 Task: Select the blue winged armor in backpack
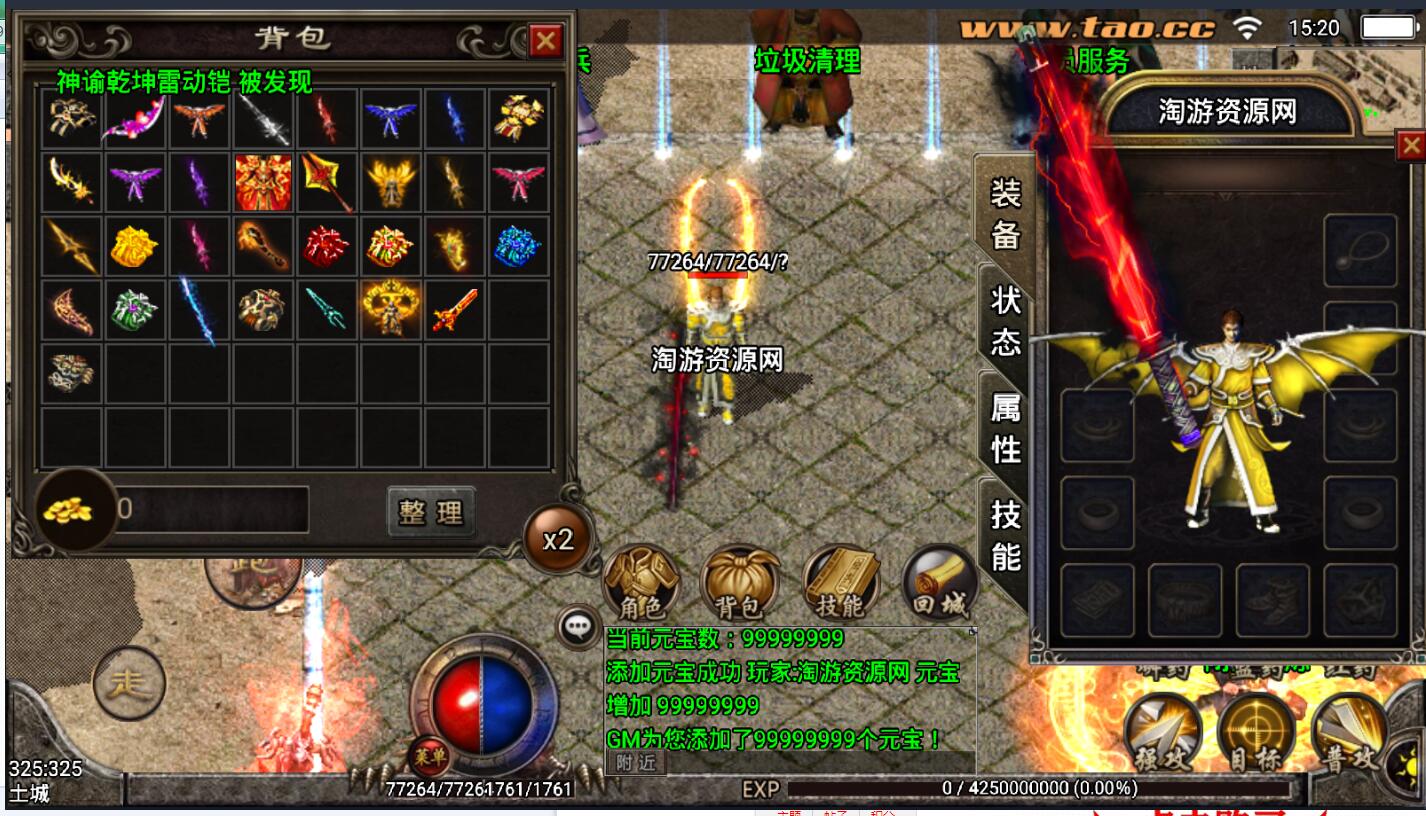(390, 118)
